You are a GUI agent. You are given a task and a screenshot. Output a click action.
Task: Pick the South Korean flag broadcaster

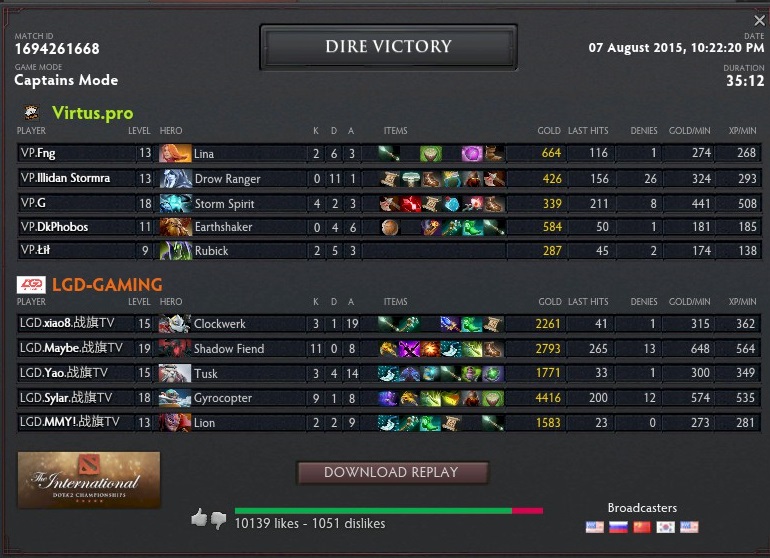[x=665, y=527]
